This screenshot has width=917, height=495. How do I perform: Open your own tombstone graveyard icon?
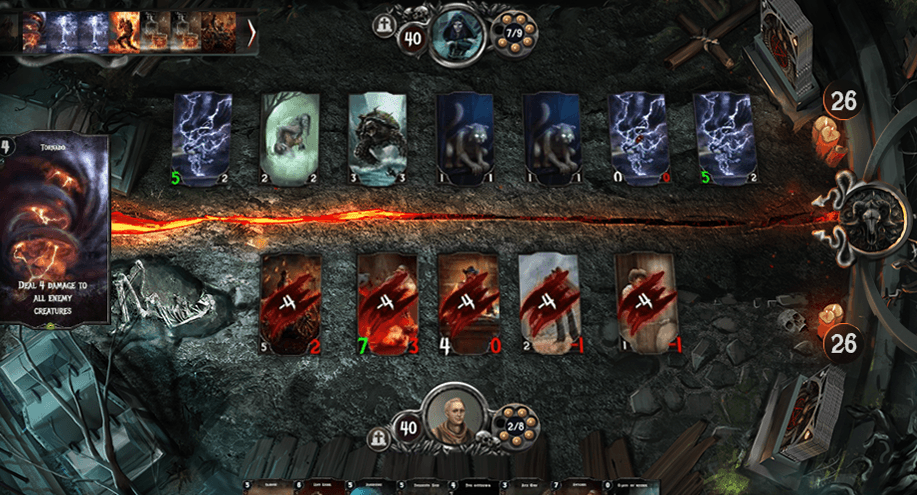[x=380, y=437]
